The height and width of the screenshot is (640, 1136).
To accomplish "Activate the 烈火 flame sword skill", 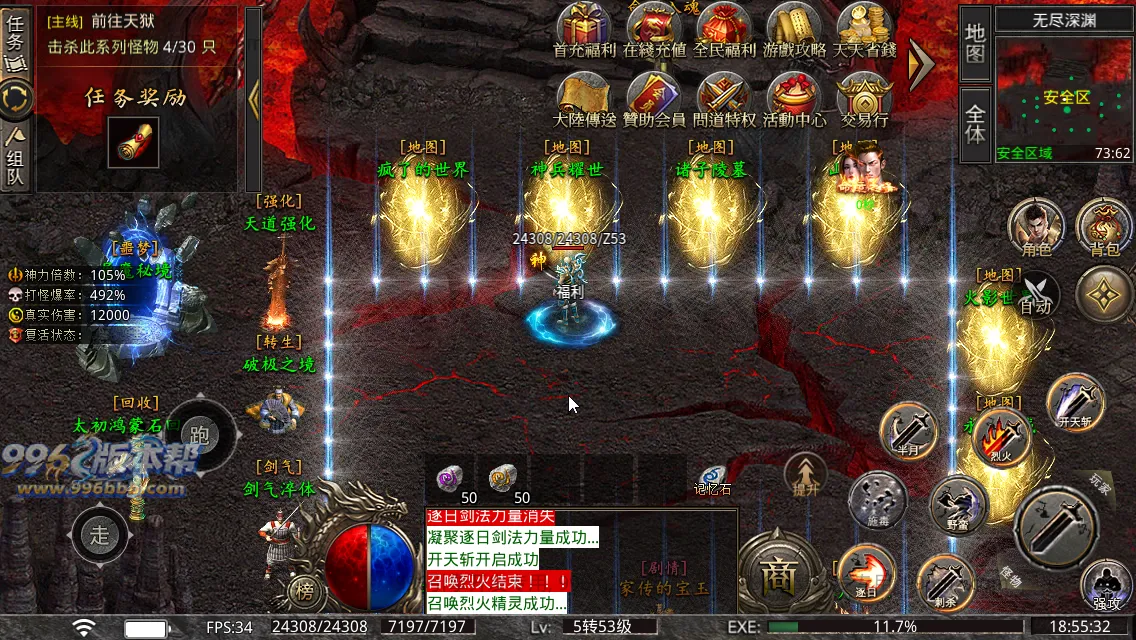I will pyautogui.click(x=1002, y=437).
